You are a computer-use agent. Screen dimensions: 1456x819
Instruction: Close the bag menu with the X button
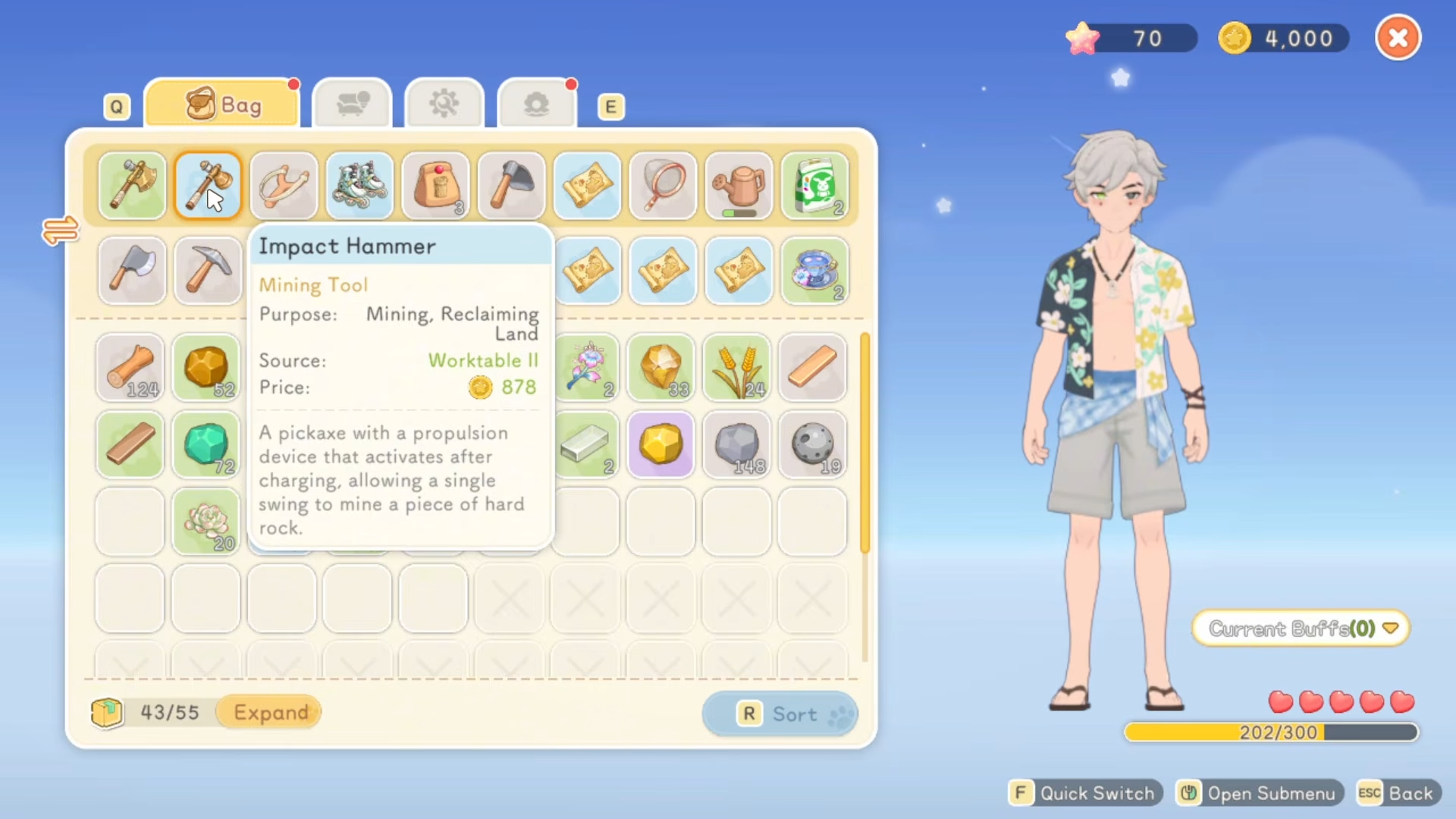[x=1398, y=38]
